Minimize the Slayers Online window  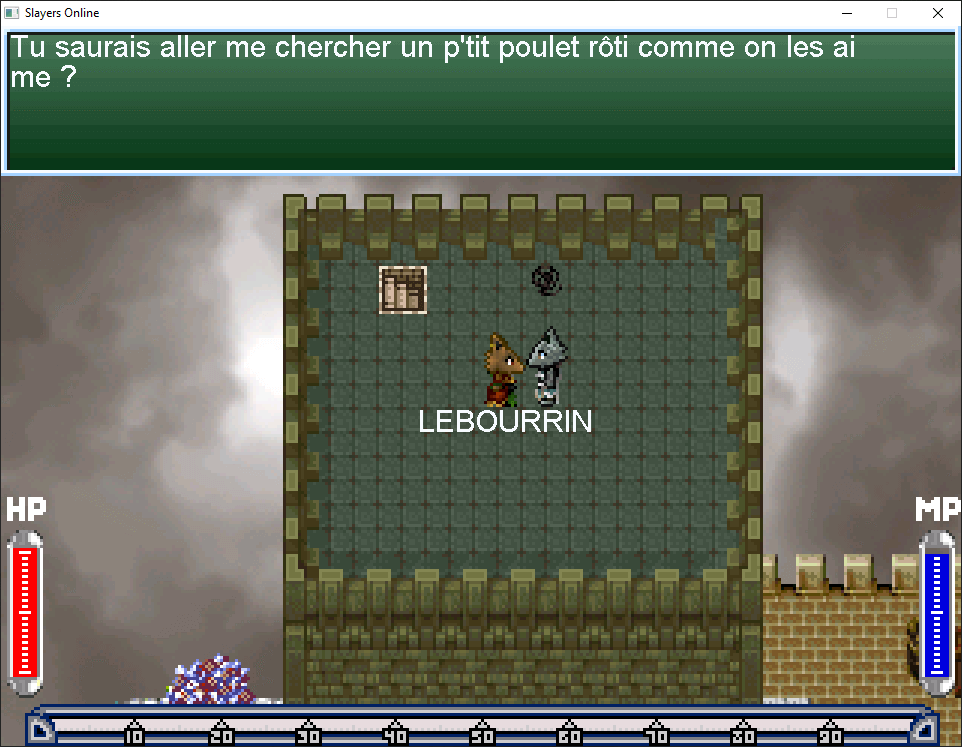click(x=846, y=14)
